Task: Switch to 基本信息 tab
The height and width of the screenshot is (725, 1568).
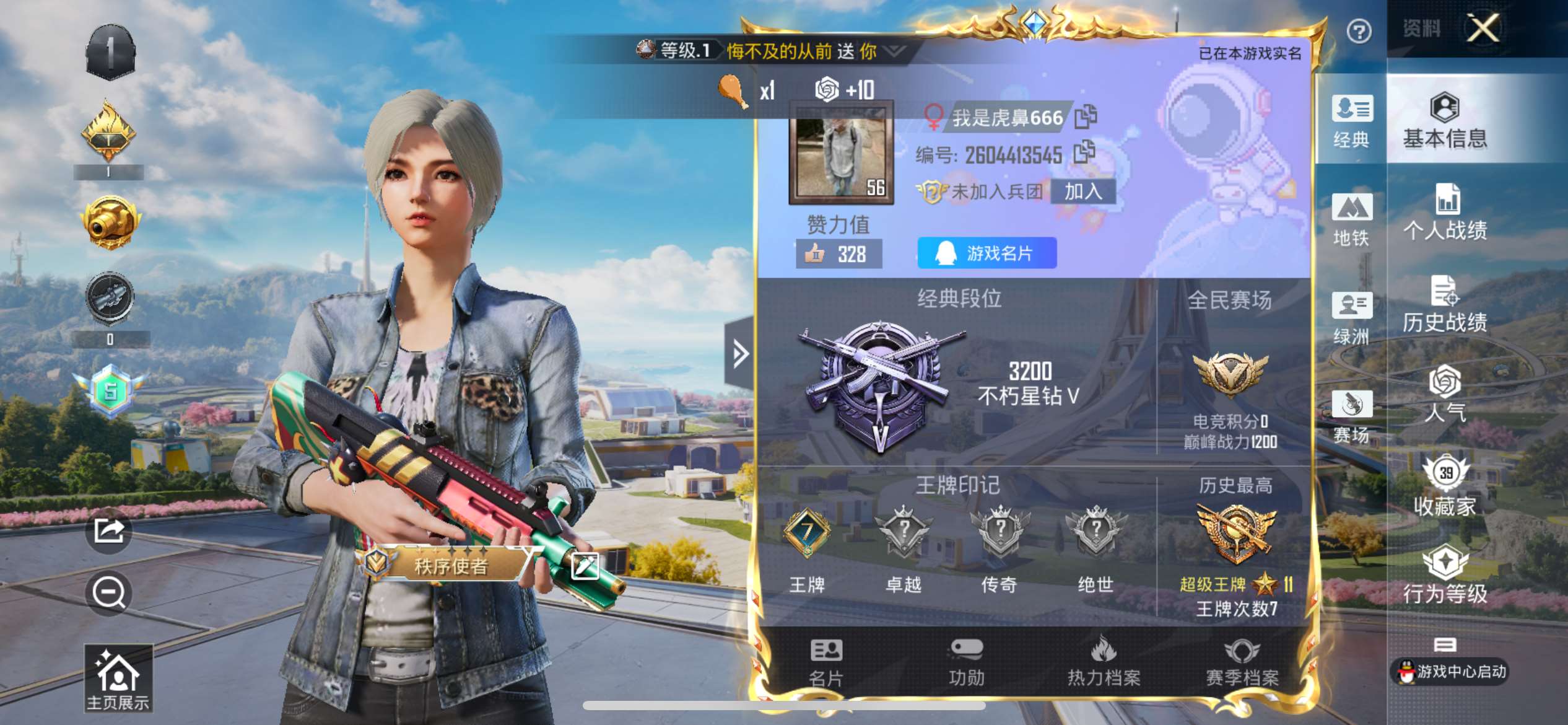Action: click(1445, 121)
